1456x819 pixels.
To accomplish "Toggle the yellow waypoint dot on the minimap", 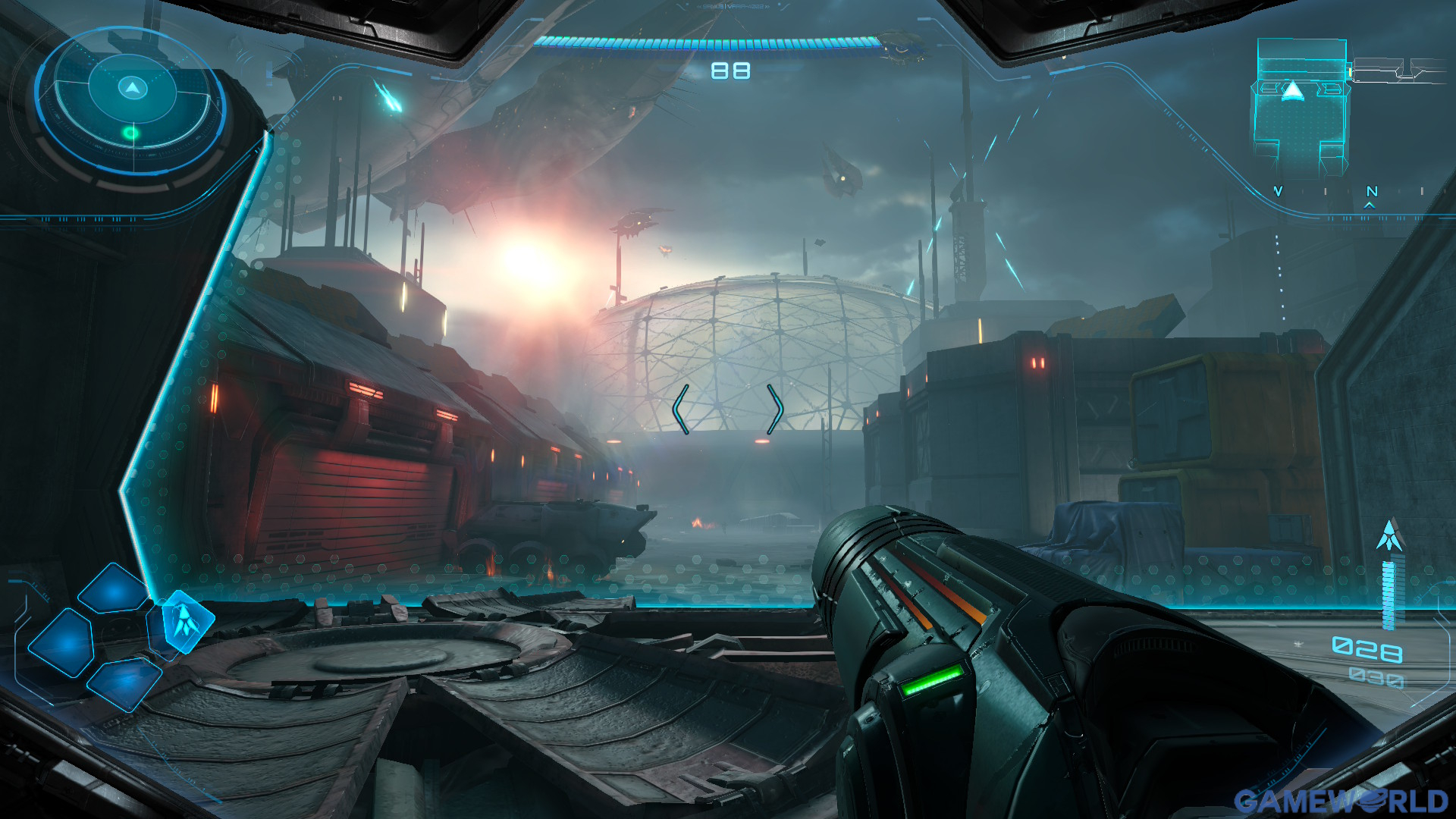I will coord(1351,71).
